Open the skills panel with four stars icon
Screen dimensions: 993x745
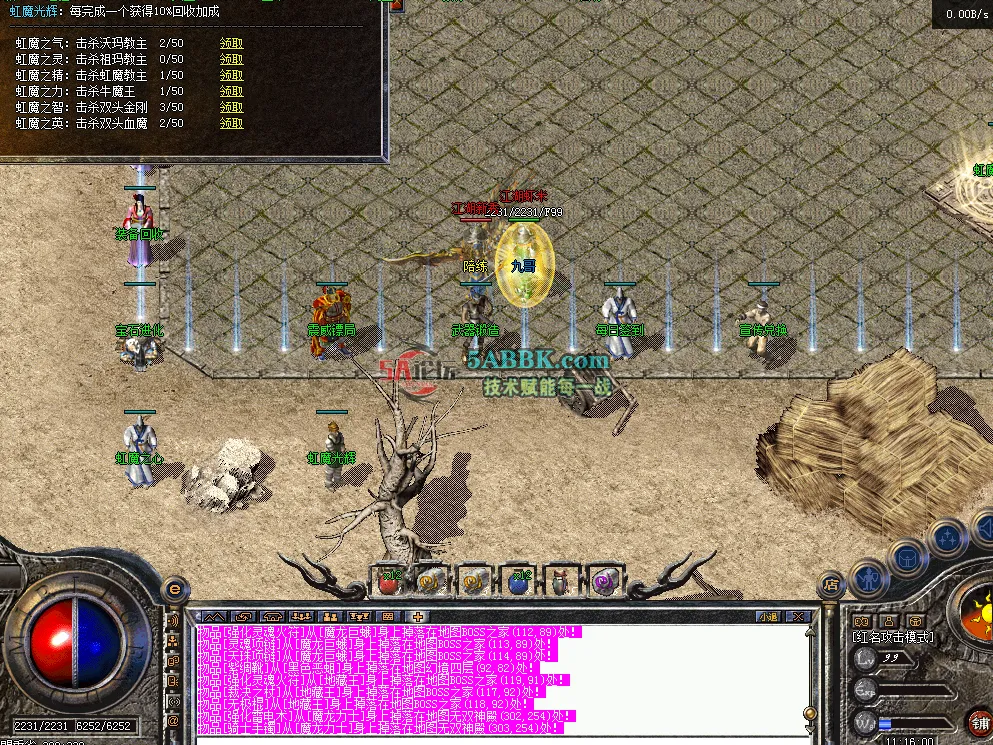[x=947, y=538]
